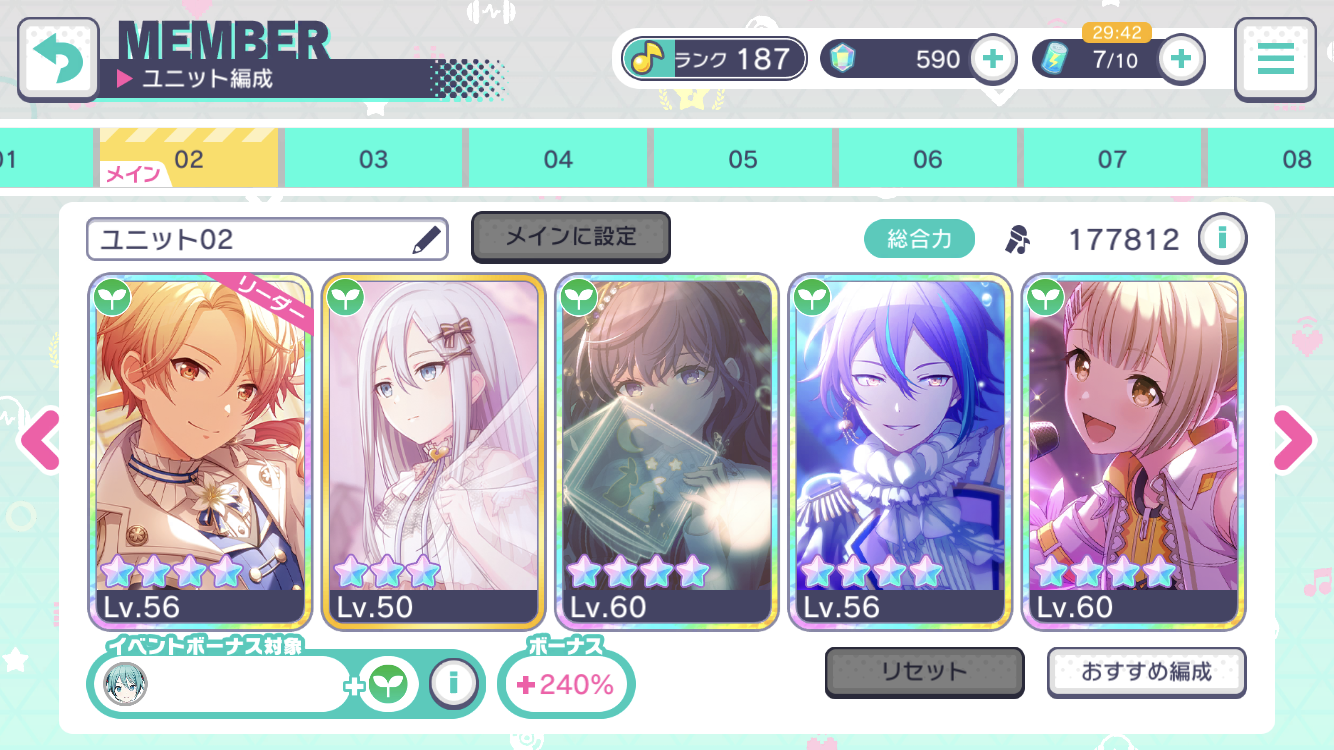Image resolution: width=1334 pixels, height=750 pixels.
Task: Reset the unit with リセット
Action: click(924, 672)
